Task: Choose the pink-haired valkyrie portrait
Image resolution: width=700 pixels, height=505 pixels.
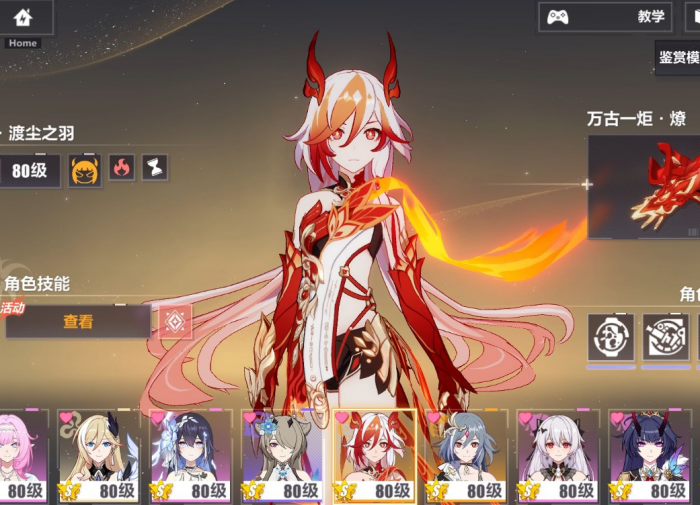Action: pos(22,455)
